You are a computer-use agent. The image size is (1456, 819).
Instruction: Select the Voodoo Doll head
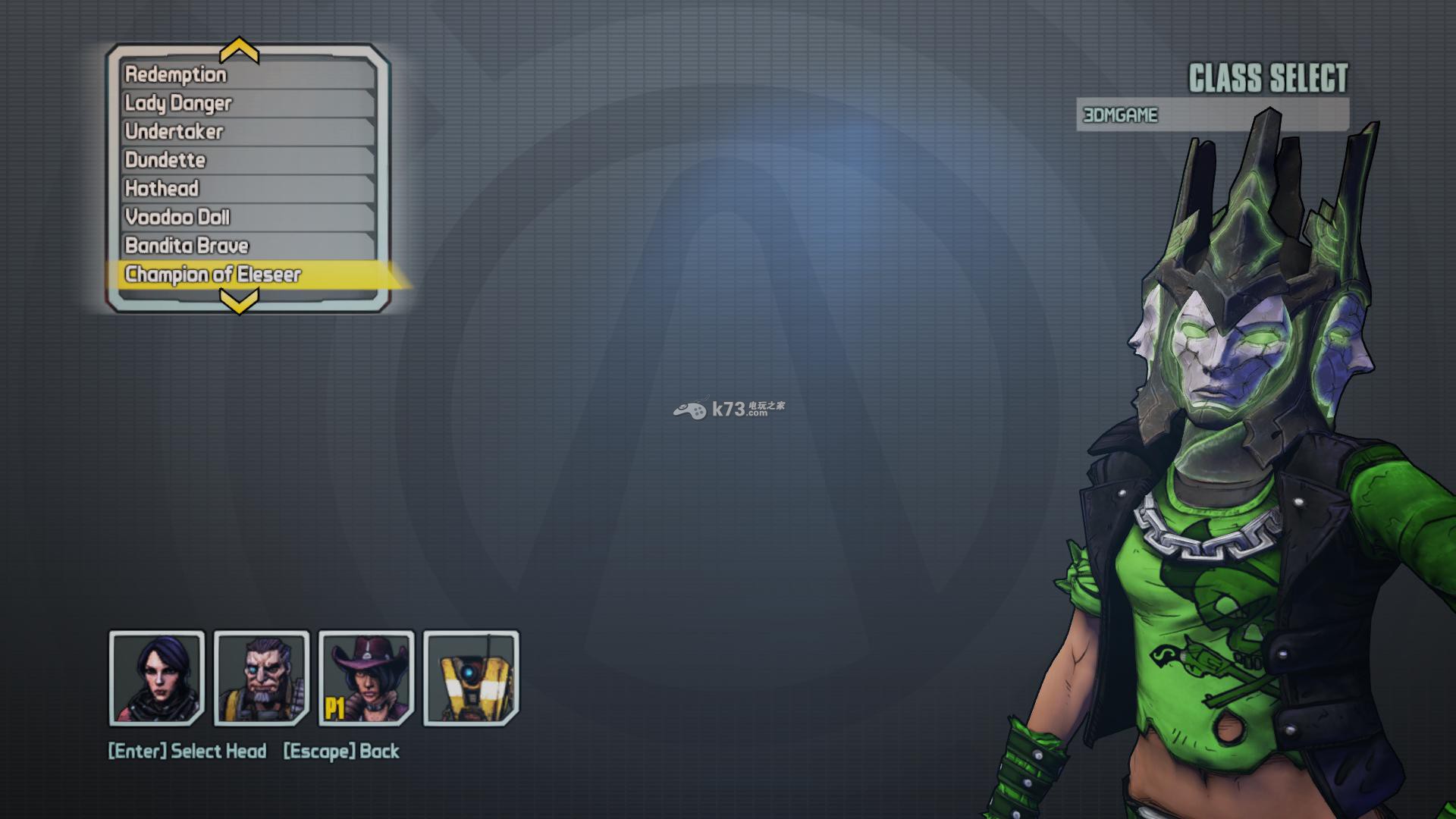[247, 218]
